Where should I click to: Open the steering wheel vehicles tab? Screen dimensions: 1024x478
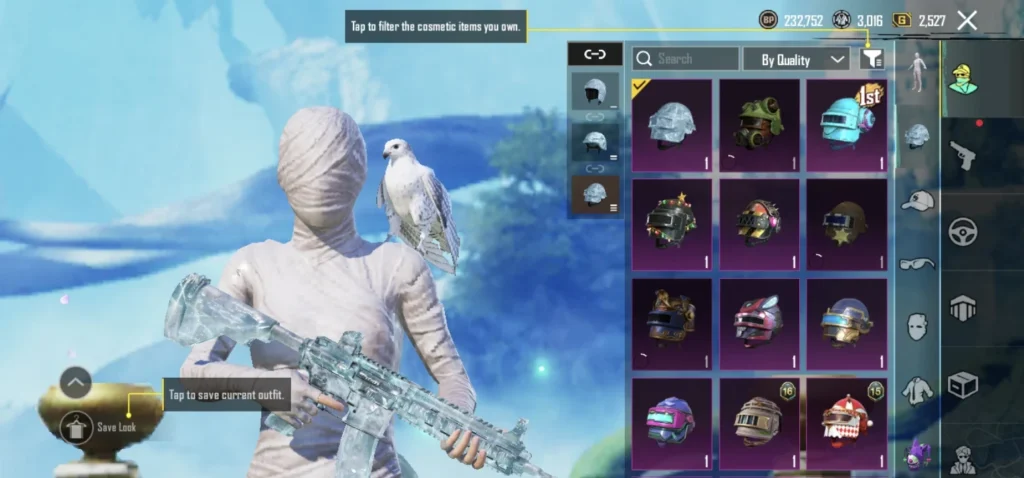(964, 233)
